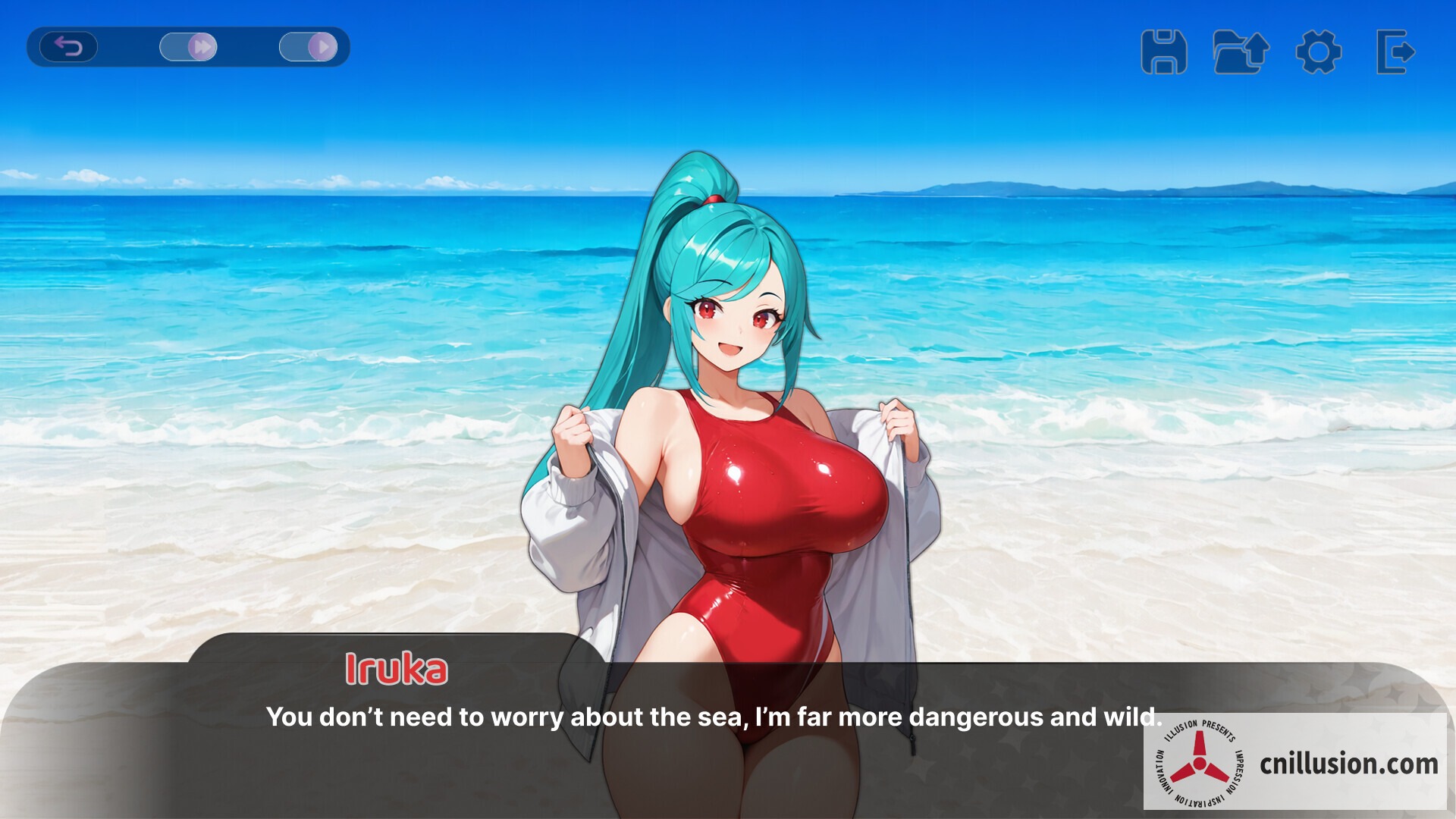Save the game using the floppy disk icon

[x=1165, y=52]
